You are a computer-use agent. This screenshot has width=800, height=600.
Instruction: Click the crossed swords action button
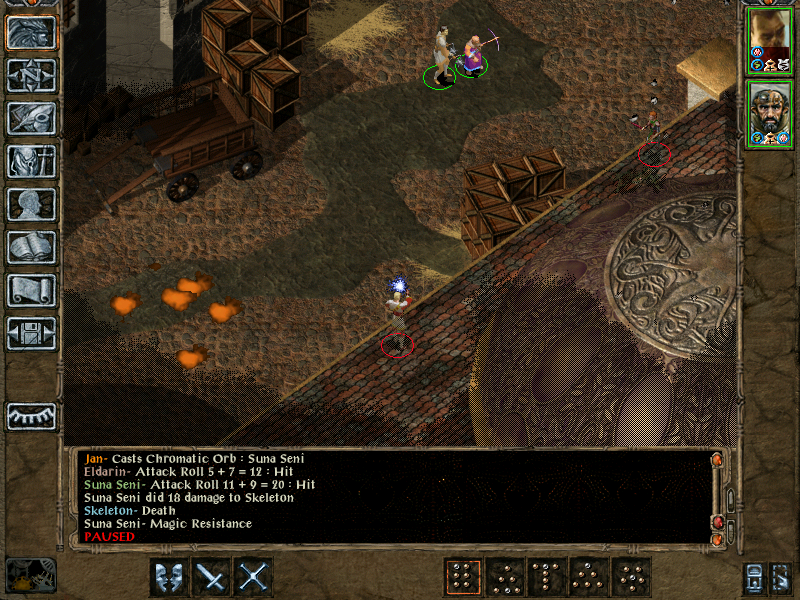[x=254, y=577]
